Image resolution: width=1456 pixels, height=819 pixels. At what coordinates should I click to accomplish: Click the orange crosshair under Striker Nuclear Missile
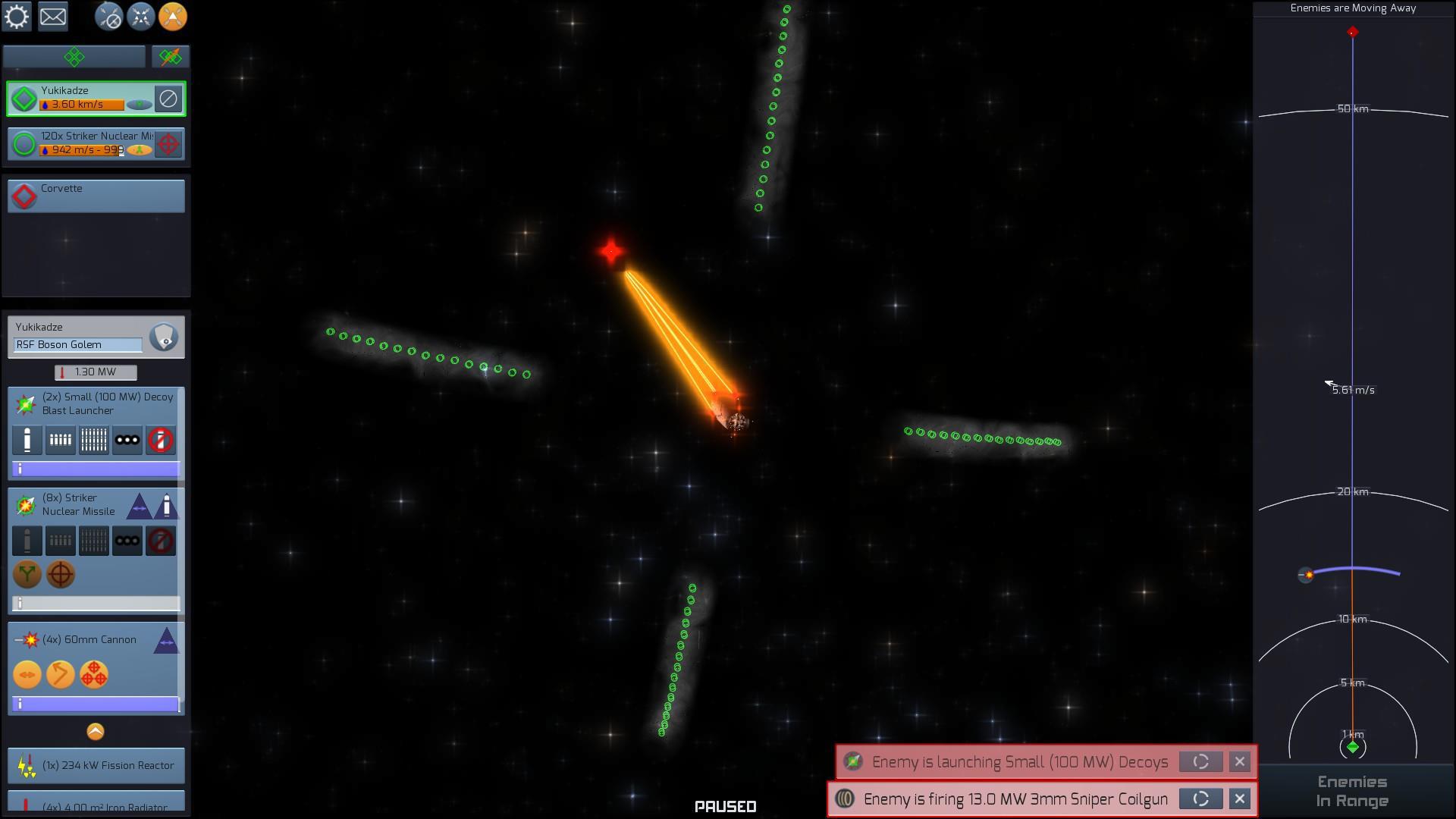click(x=61, y=574)
